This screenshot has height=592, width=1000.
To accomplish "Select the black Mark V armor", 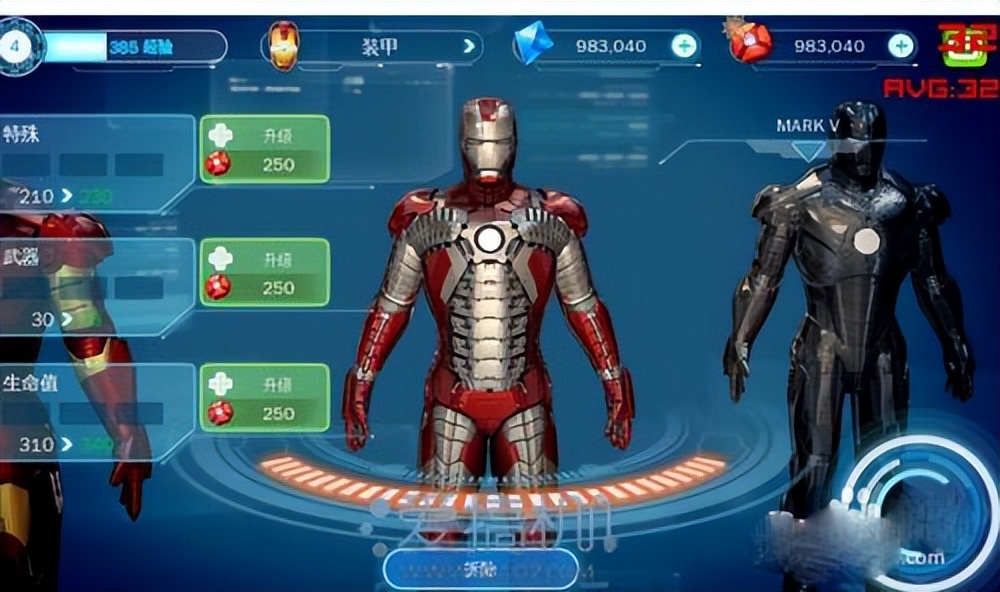I will [850, 300].
